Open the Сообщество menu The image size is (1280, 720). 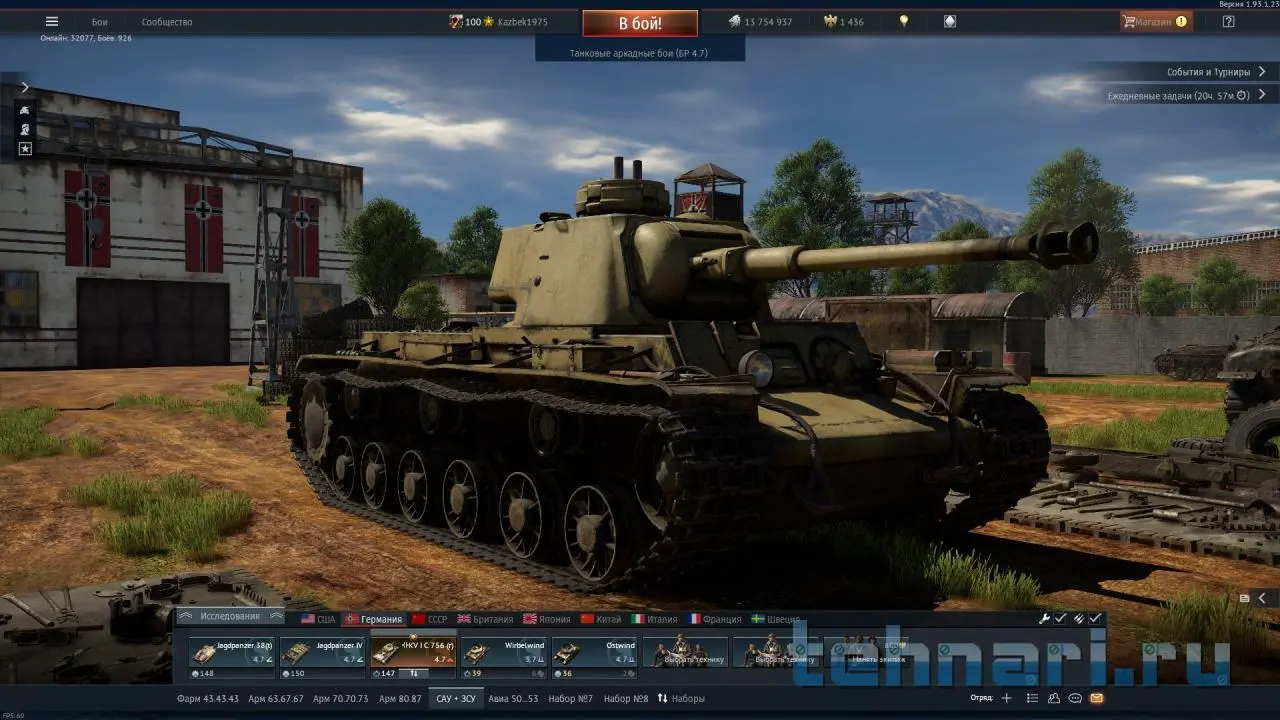[167, 22]
